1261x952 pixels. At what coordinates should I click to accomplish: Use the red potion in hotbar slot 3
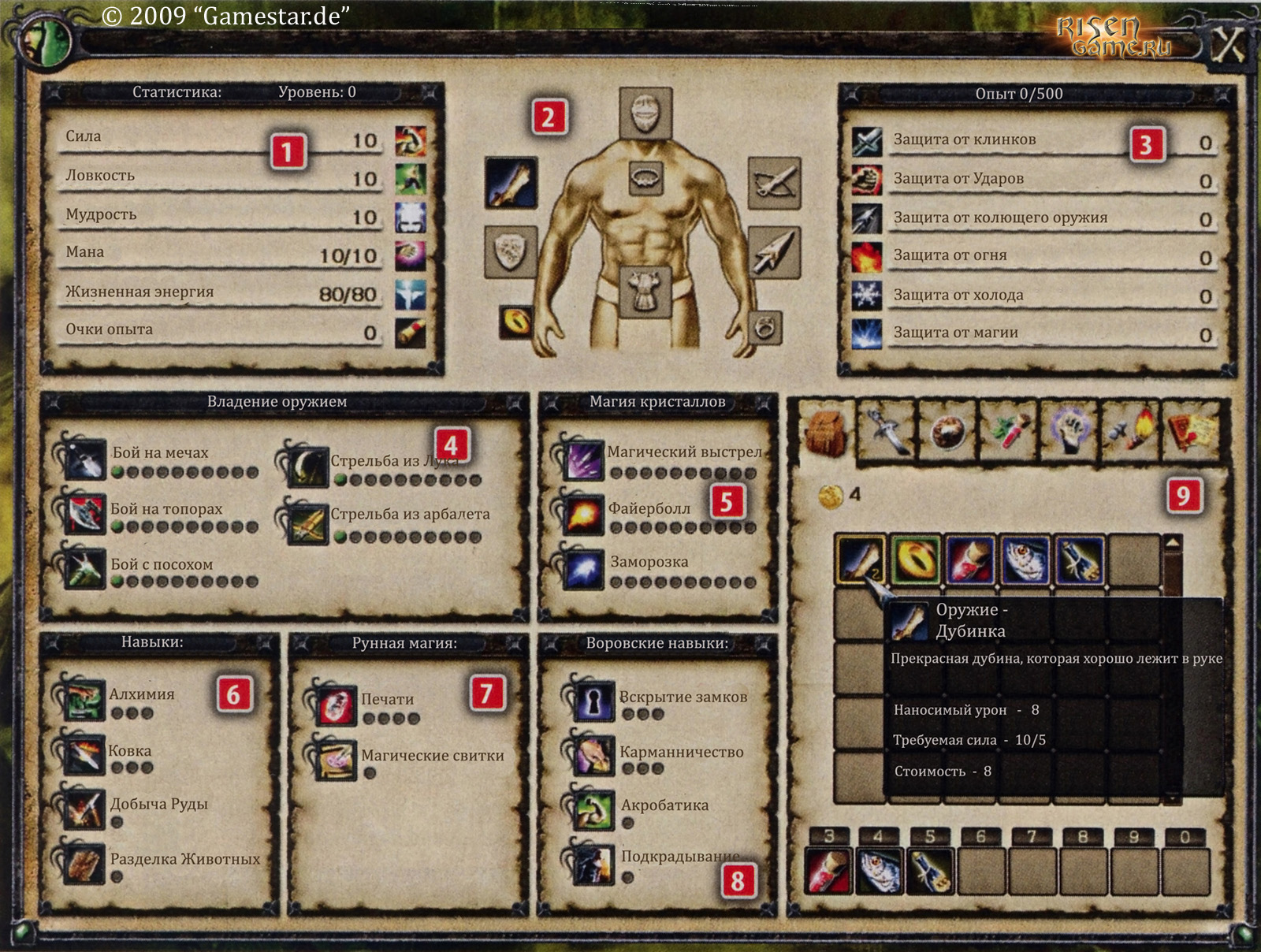pos(828,871)
